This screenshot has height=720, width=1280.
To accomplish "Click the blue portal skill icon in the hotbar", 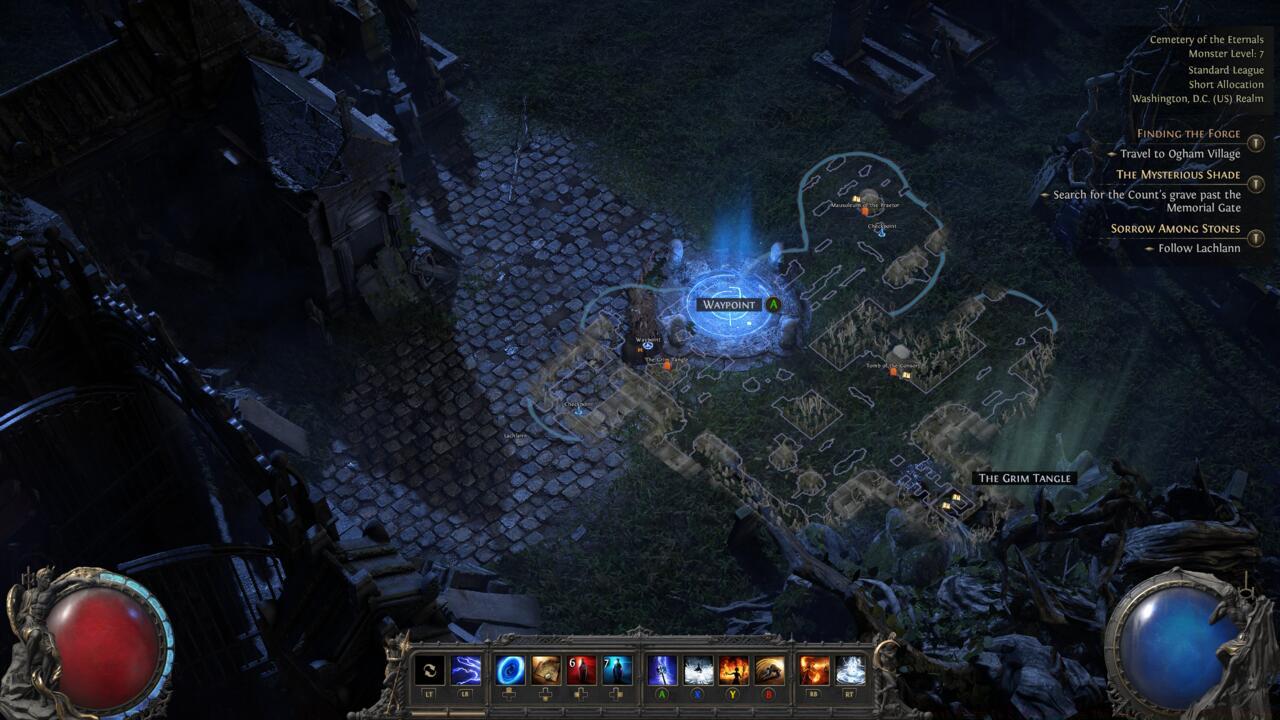I will click(x=512, y=669).
